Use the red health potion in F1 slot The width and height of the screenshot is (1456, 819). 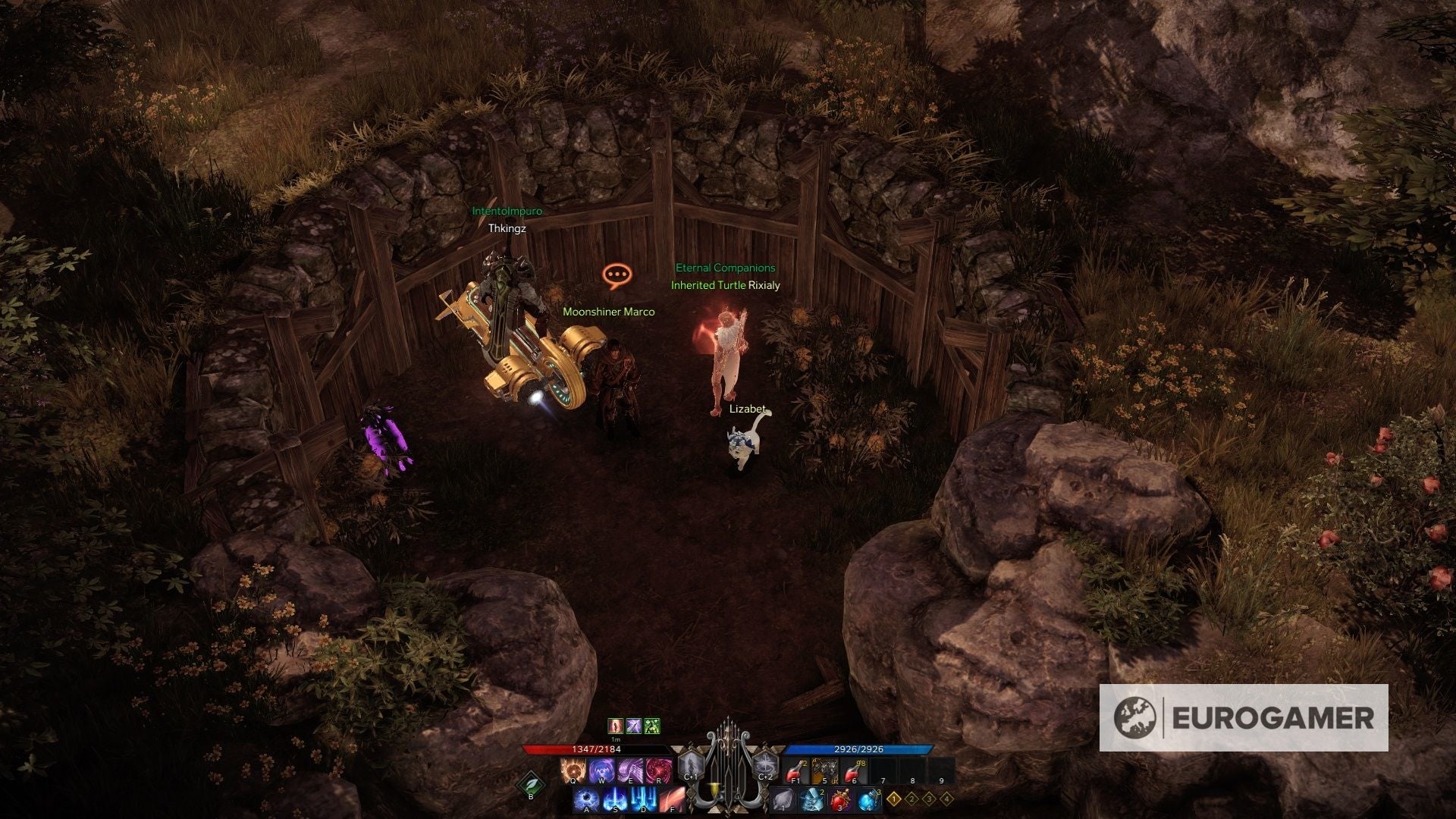[796, 771]
